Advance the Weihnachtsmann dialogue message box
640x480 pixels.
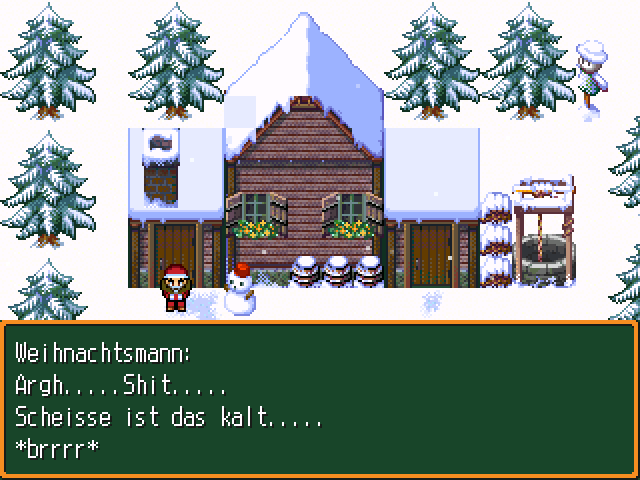pos(320,398)
